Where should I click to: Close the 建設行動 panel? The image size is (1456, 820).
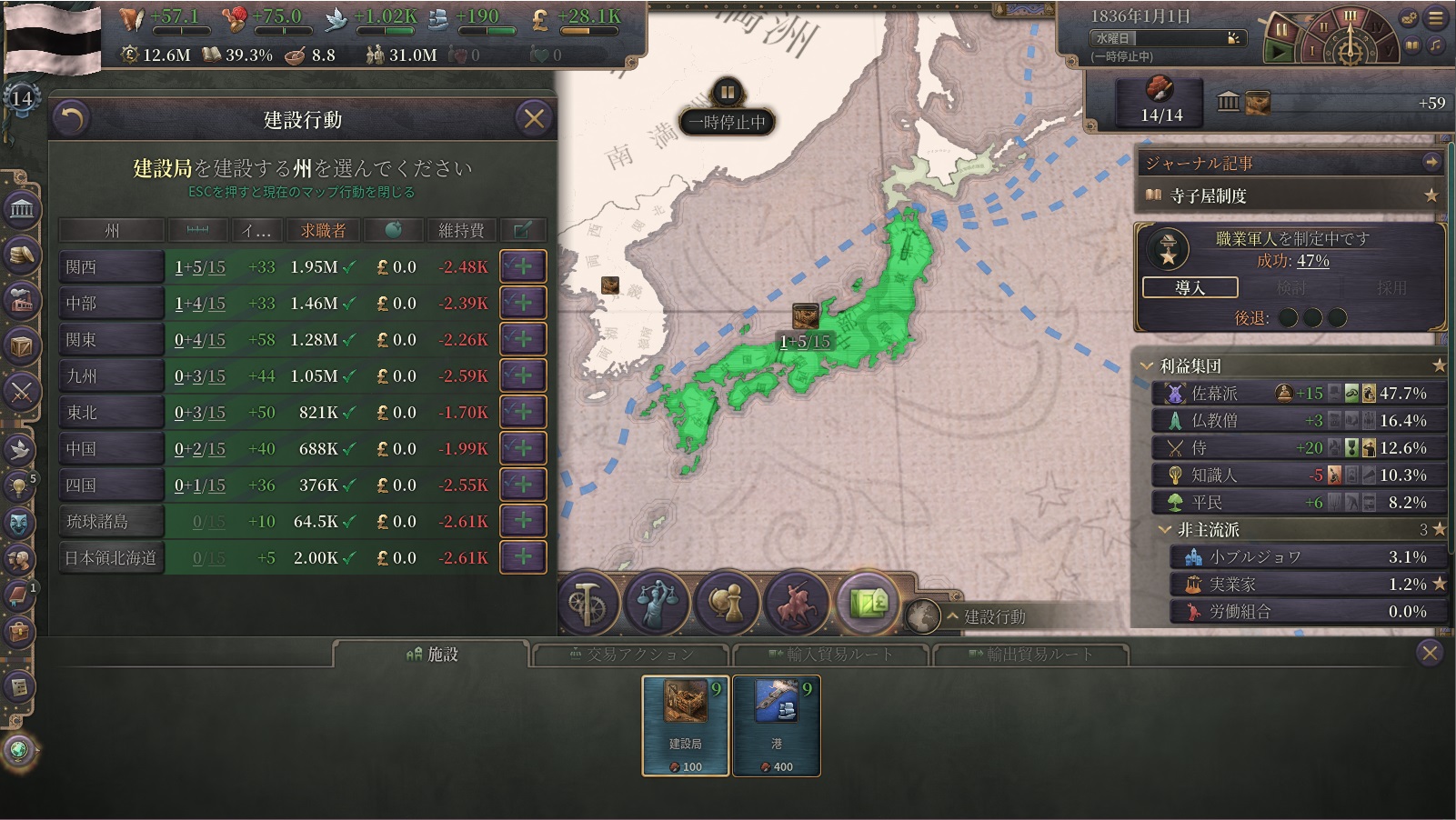point(534,118)
